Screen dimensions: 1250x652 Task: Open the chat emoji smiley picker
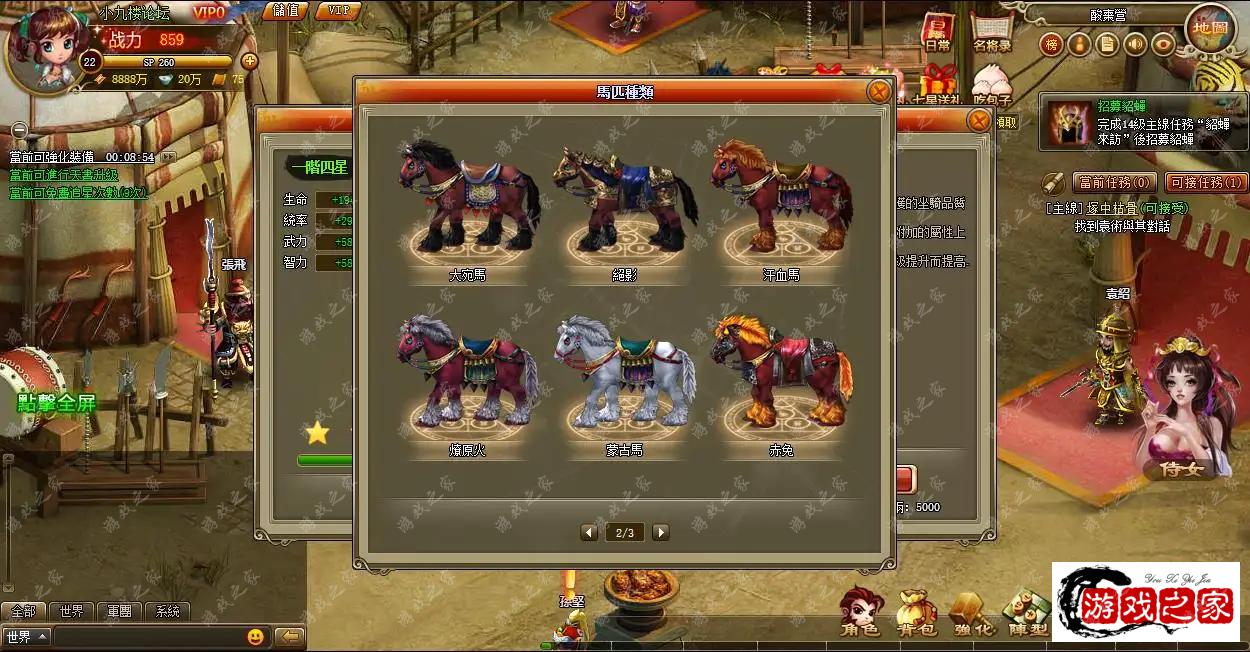pyautogui.click(x=256, y=637)
